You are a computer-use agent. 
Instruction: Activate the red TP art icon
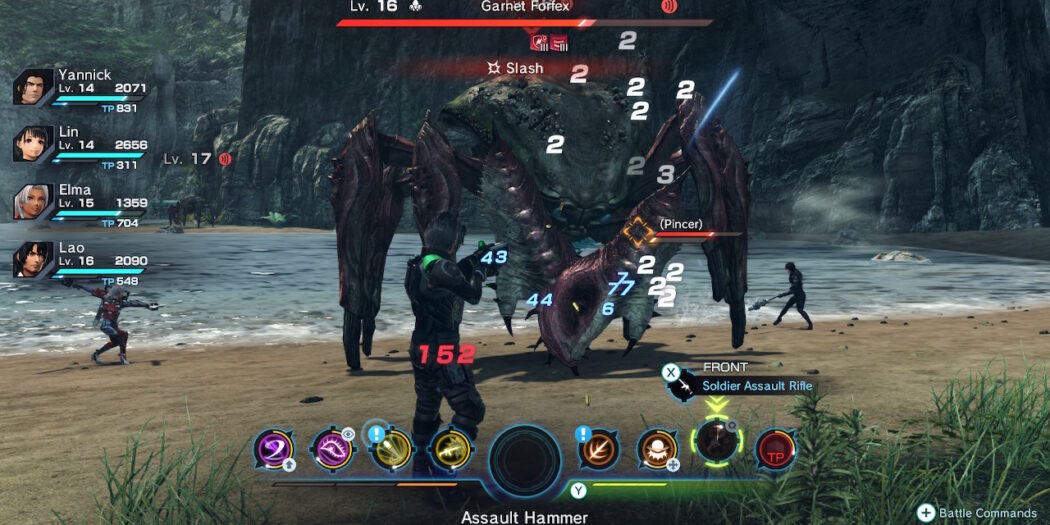775,448
